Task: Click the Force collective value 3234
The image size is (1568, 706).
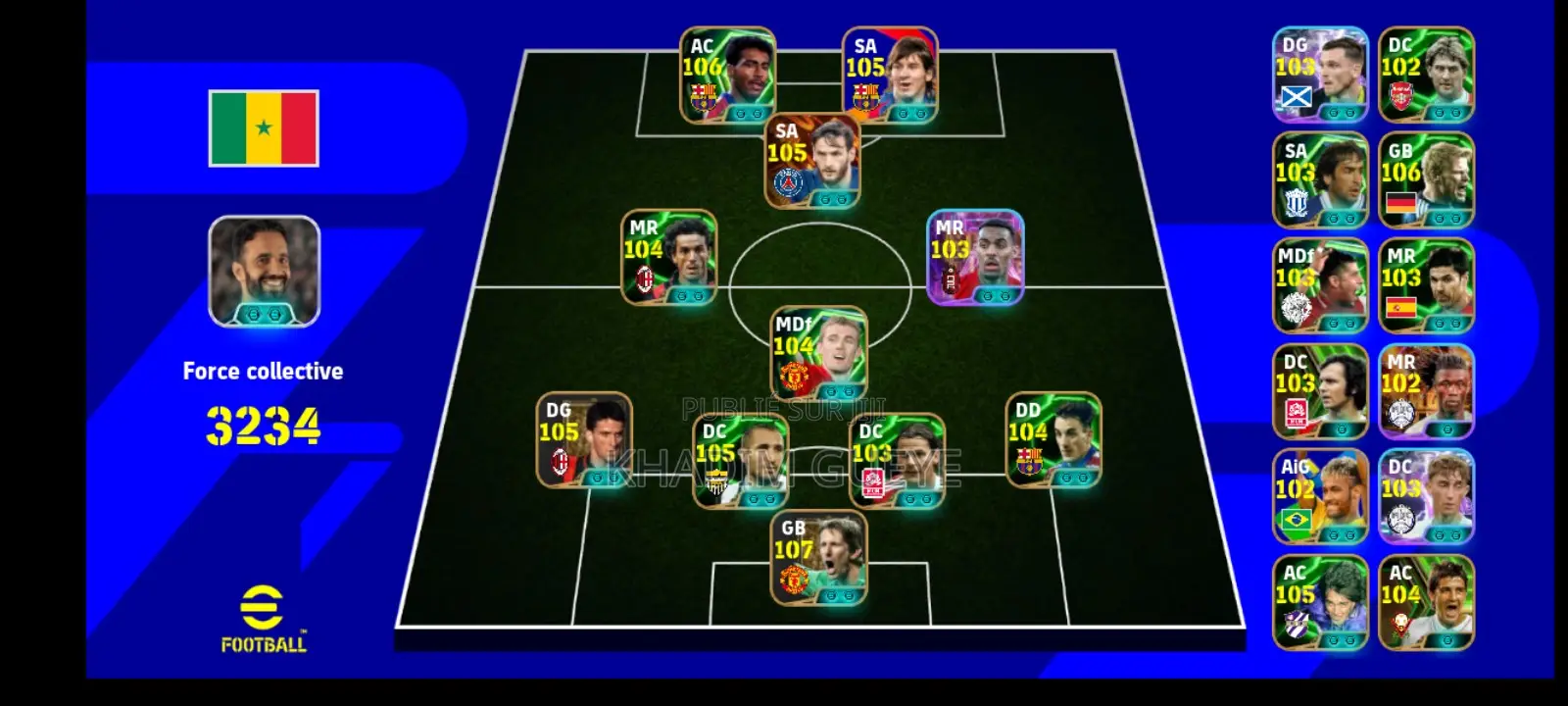Action: click(263, 424)
